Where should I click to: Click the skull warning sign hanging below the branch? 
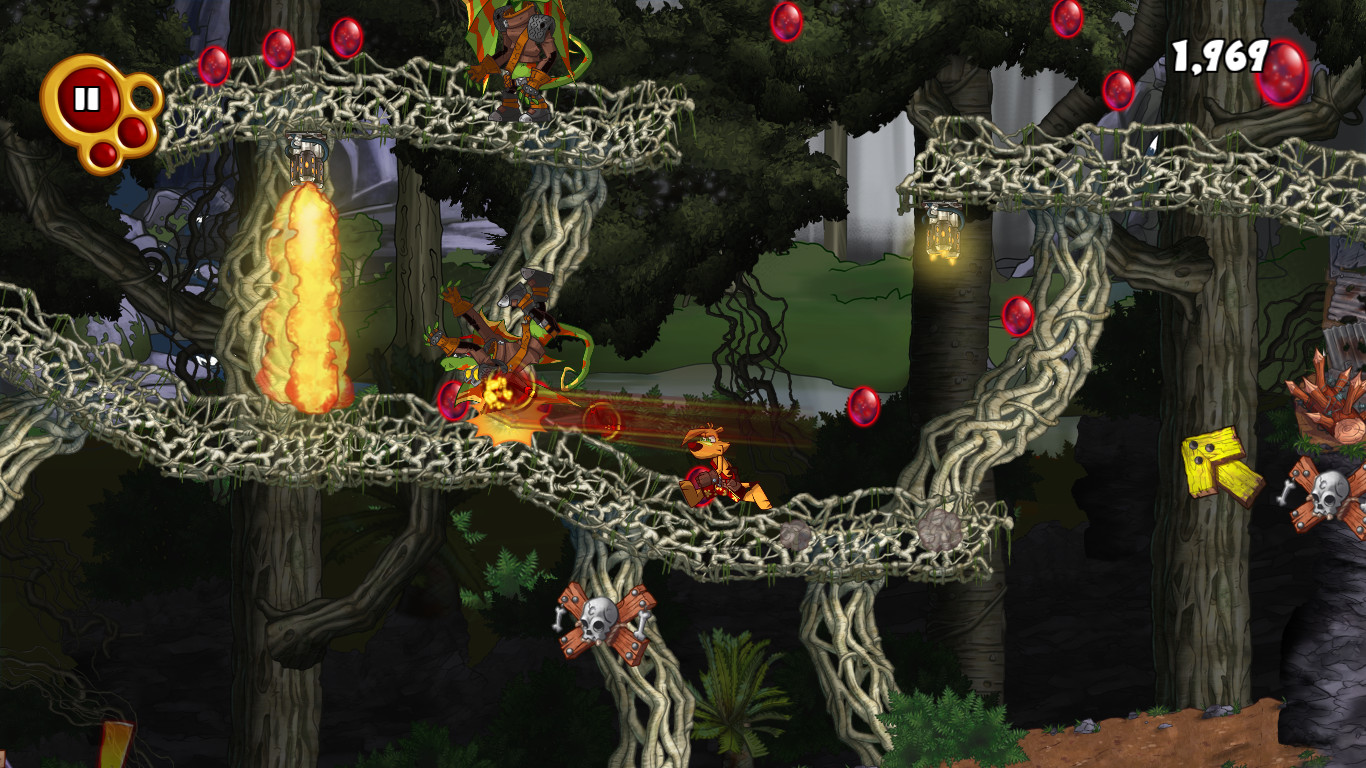click(x=600, y=620)
